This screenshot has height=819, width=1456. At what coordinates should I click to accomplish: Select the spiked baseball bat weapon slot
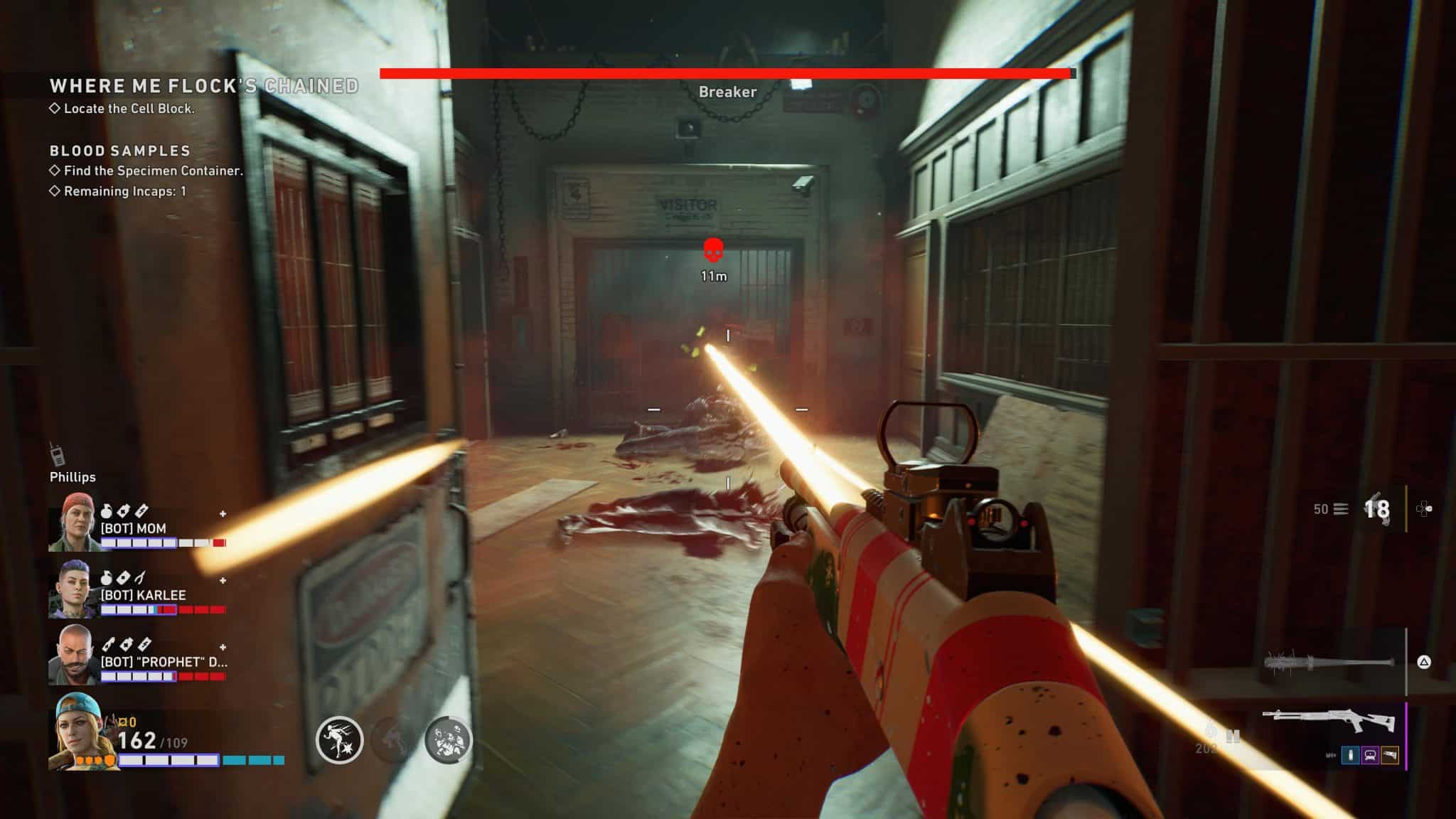[x=1328, y=663]
